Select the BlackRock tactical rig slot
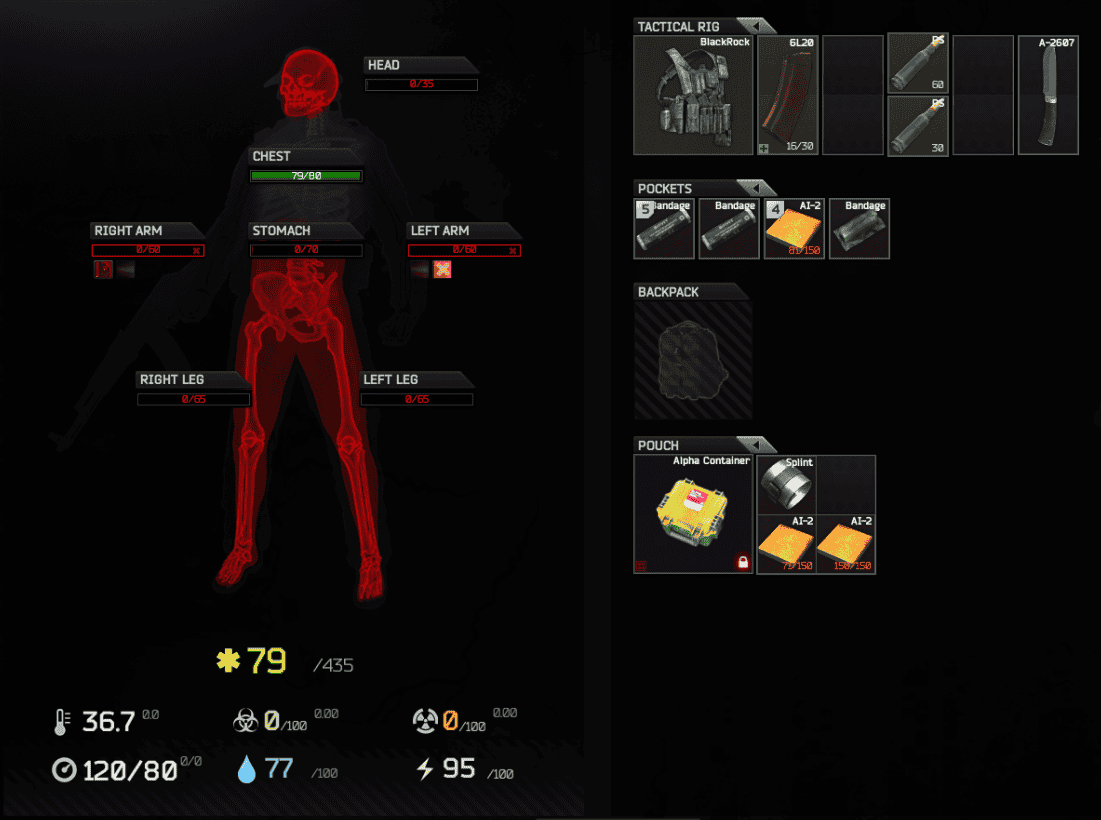This screenshot has width=1101, height=820. pos(694,96)
